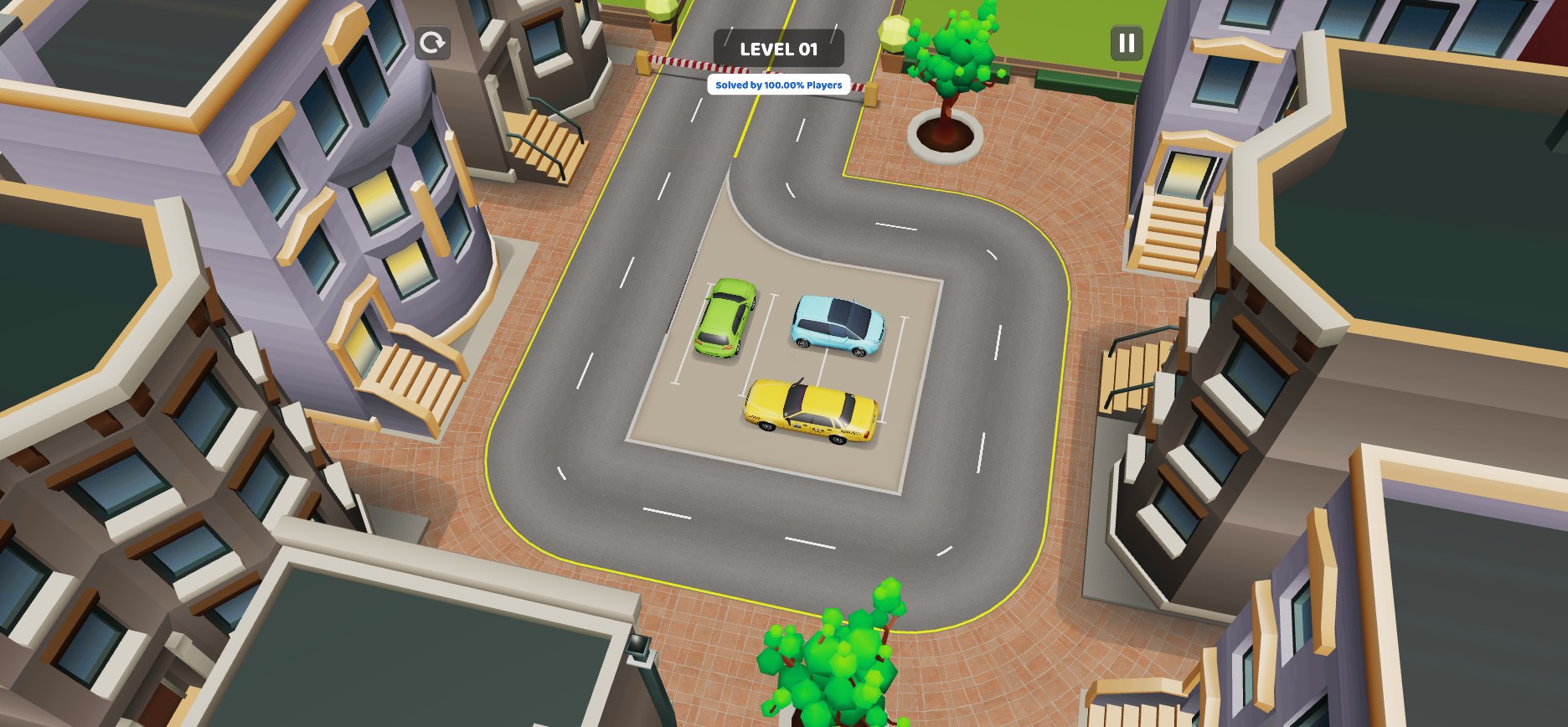This screenshot has width=1568, height=727.
Task: Tap the circular arrow retry icon
Action: pyautogui.click(x=433, y=42)
